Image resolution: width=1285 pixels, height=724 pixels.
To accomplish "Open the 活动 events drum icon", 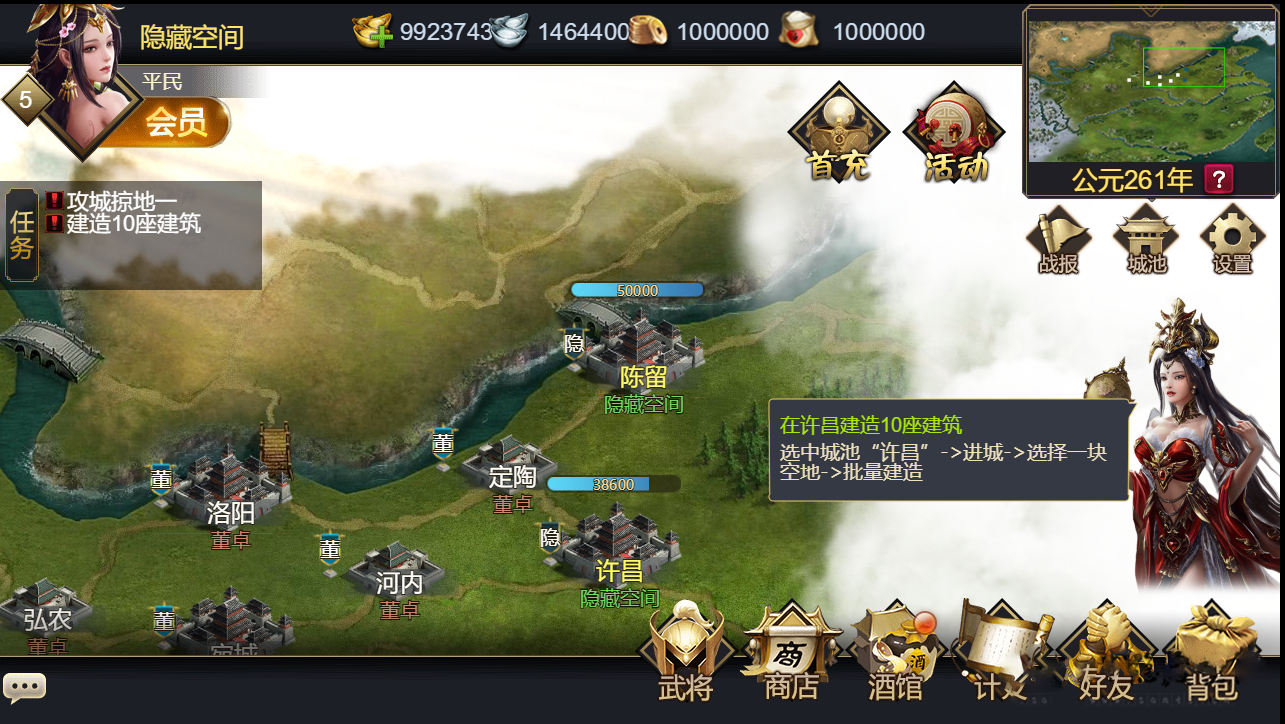I will click(x=954, y=135).
